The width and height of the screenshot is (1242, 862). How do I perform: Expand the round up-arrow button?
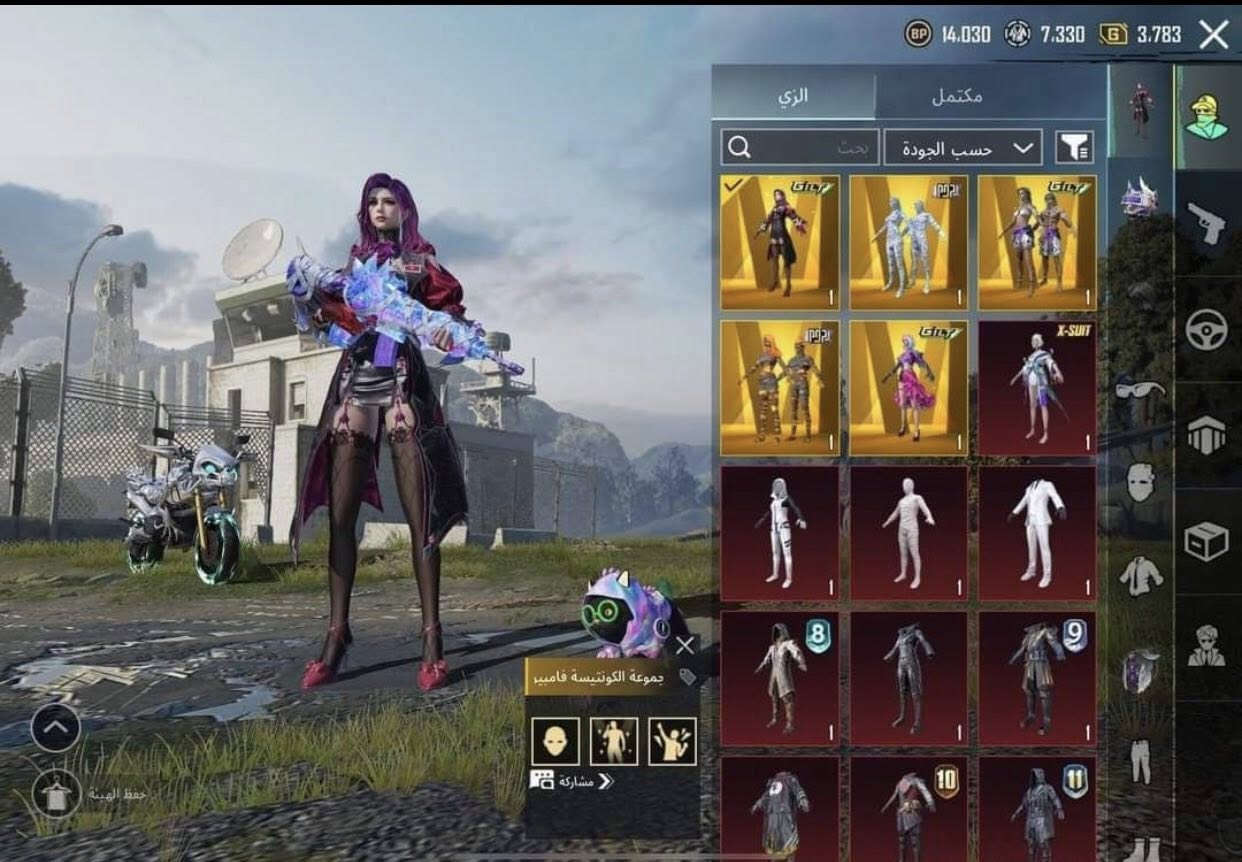55,728
